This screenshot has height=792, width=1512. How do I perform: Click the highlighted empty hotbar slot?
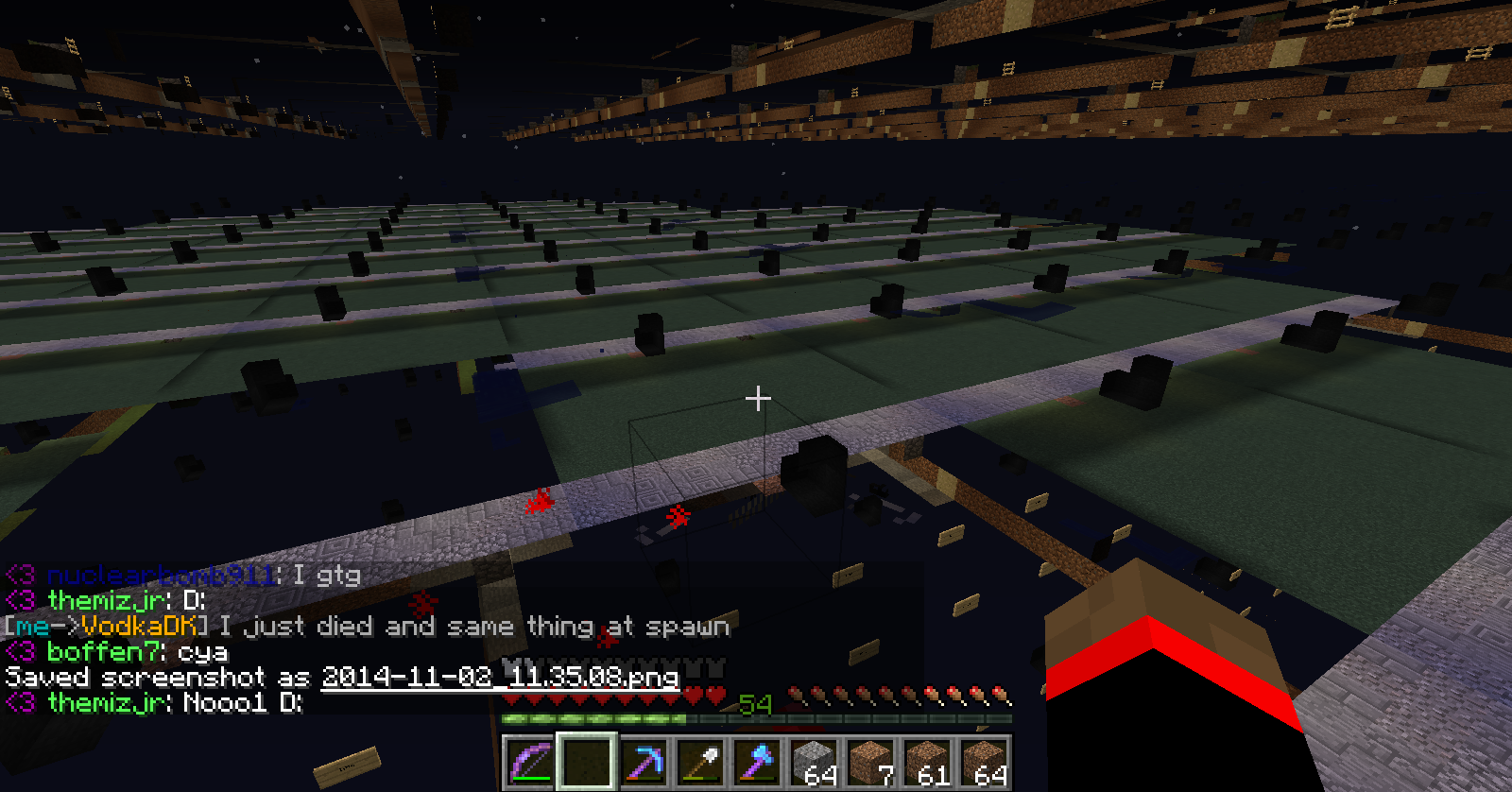(587, 762)
